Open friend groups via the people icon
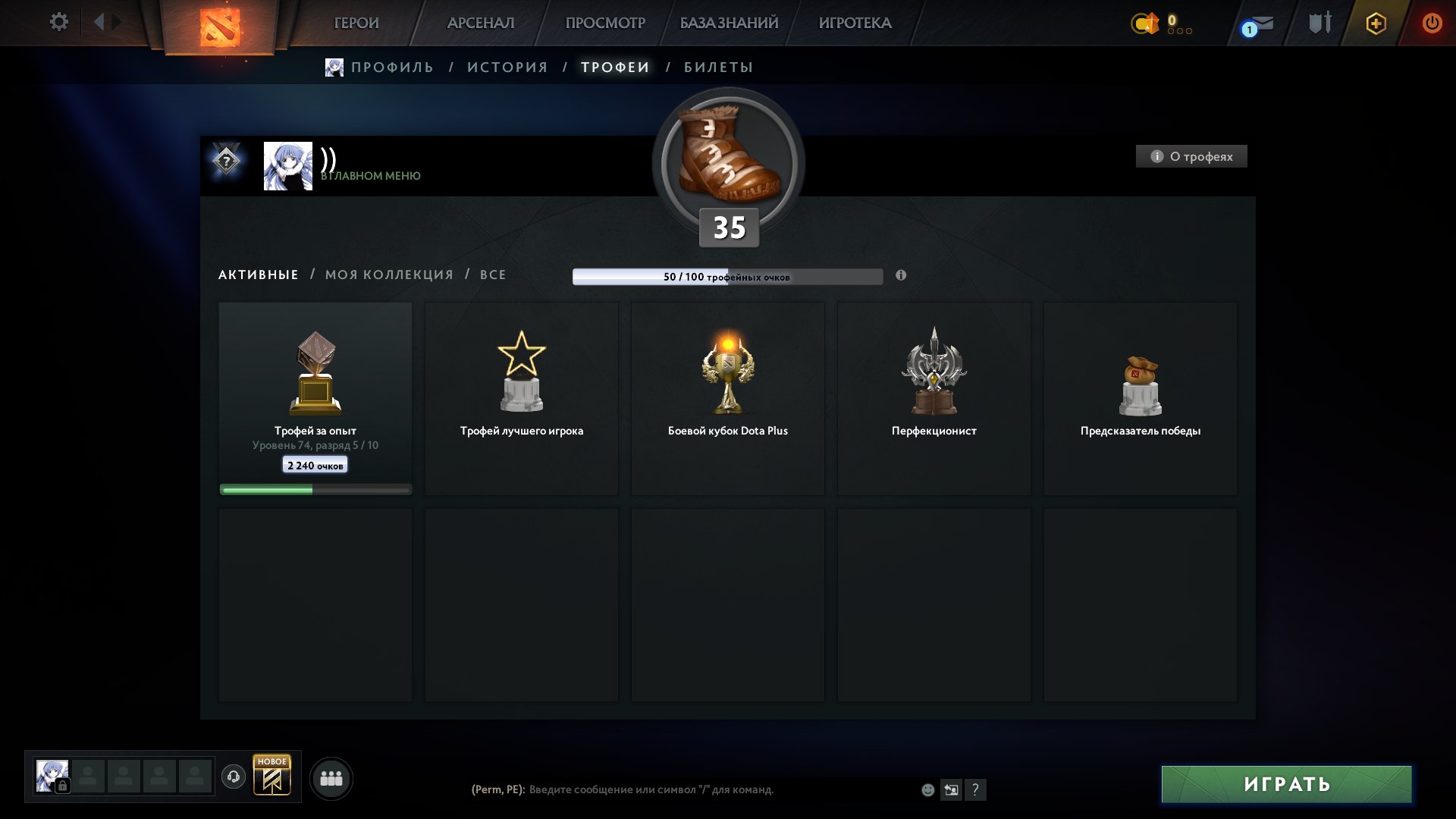 tap(331, 777)
